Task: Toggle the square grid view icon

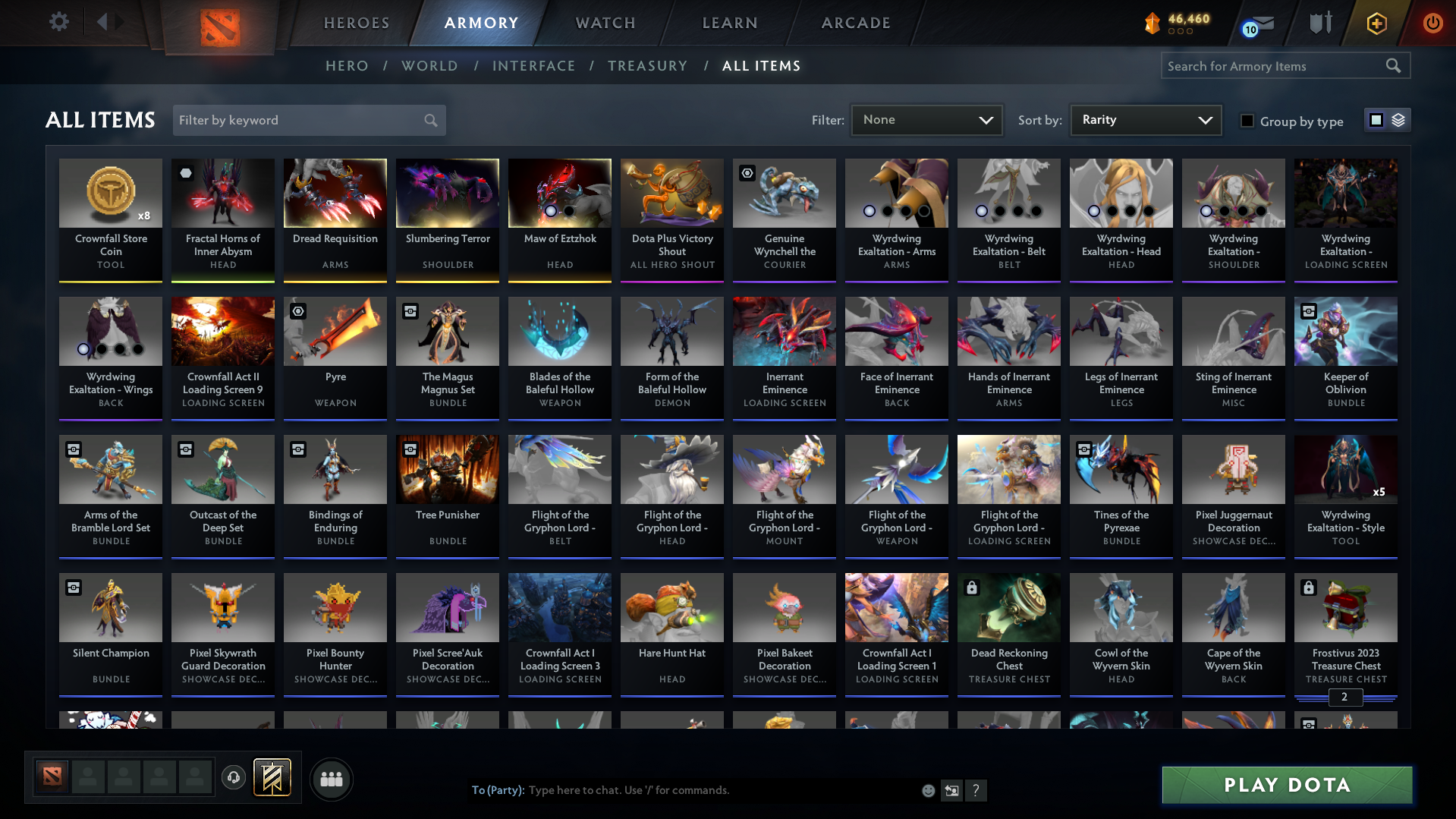Action: click(x=1376, y=119)
